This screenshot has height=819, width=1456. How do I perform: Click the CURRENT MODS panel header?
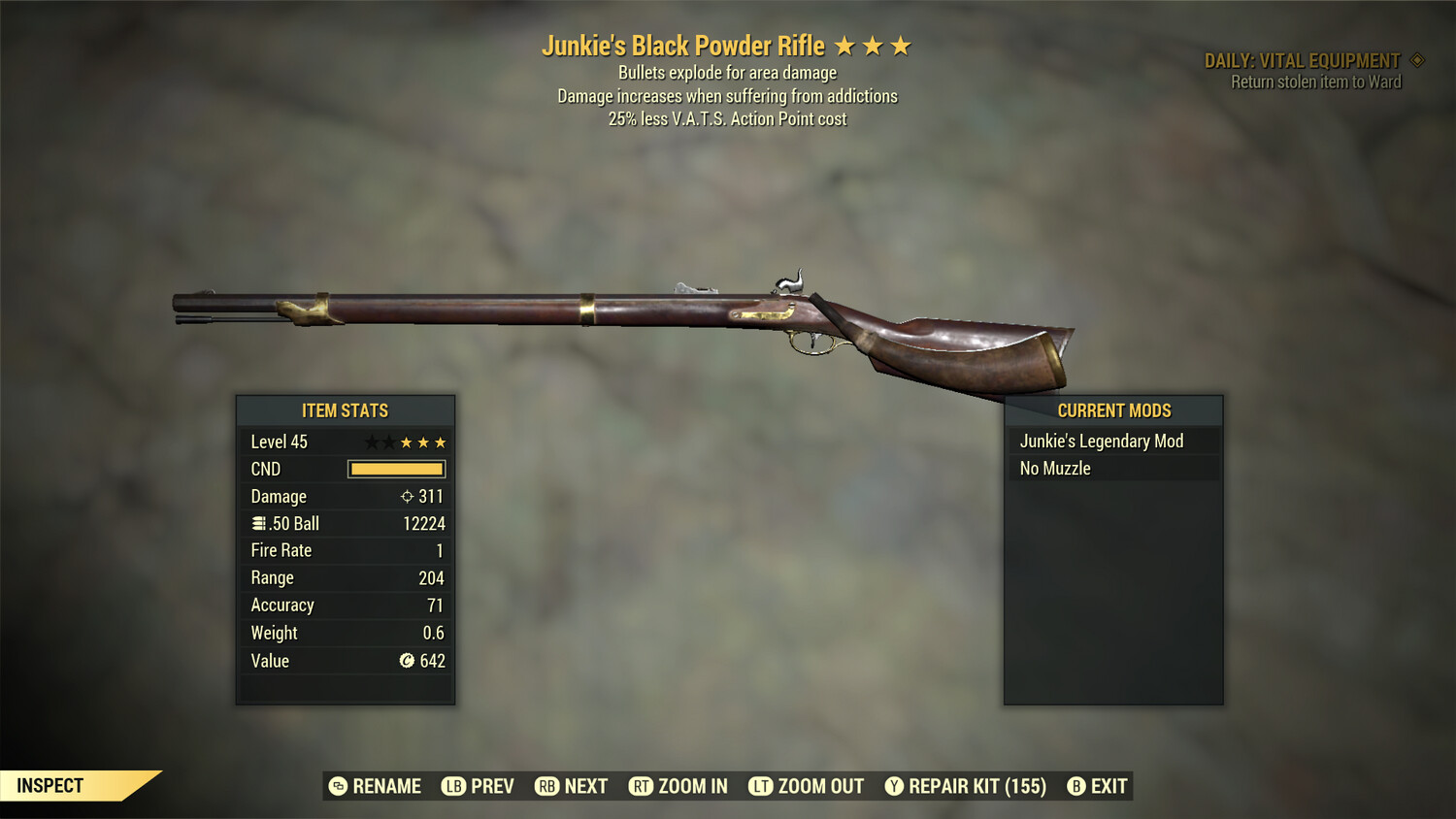tap(1113, 410)
